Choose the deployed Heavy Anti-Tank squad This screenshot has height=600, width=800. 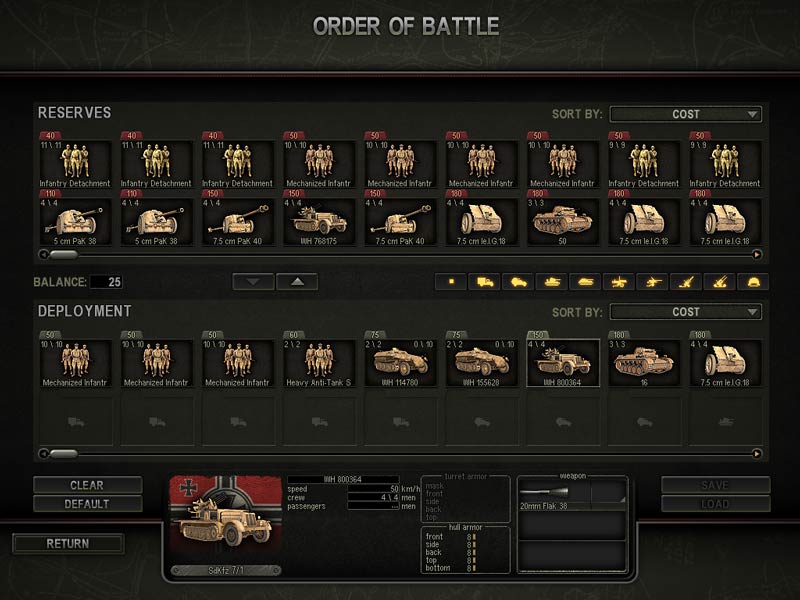tap(319, 362)
